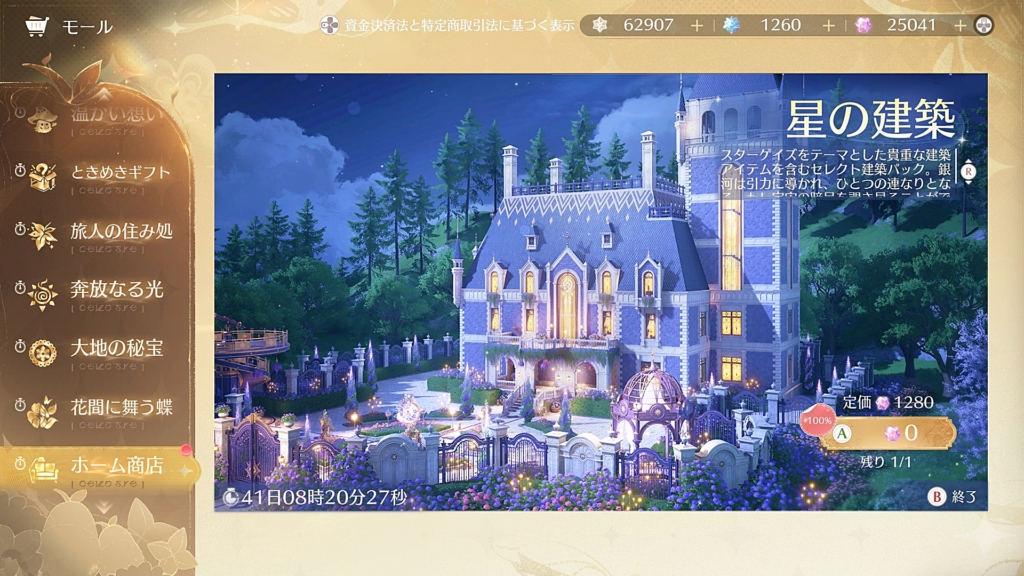Open the 資金決済法と特定商取引法 legal notice
The height and width of the screenshot is (576, 1024).
[448, 25]
